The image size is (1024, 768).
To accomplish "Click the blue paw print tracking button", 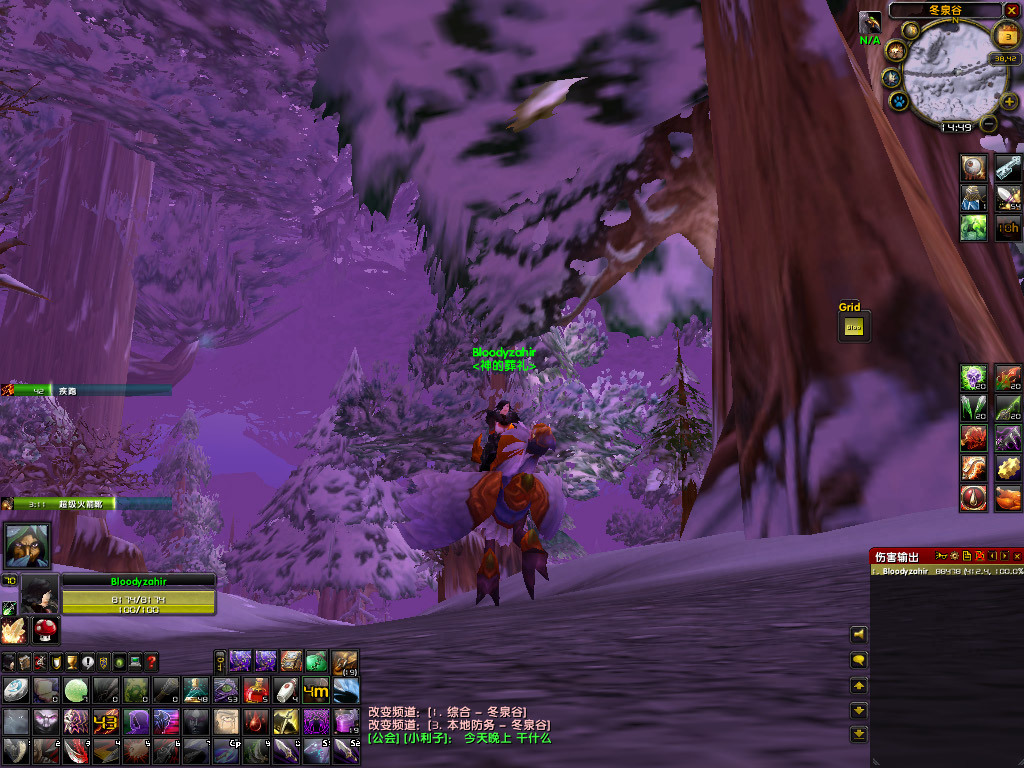I will [898, 101].
